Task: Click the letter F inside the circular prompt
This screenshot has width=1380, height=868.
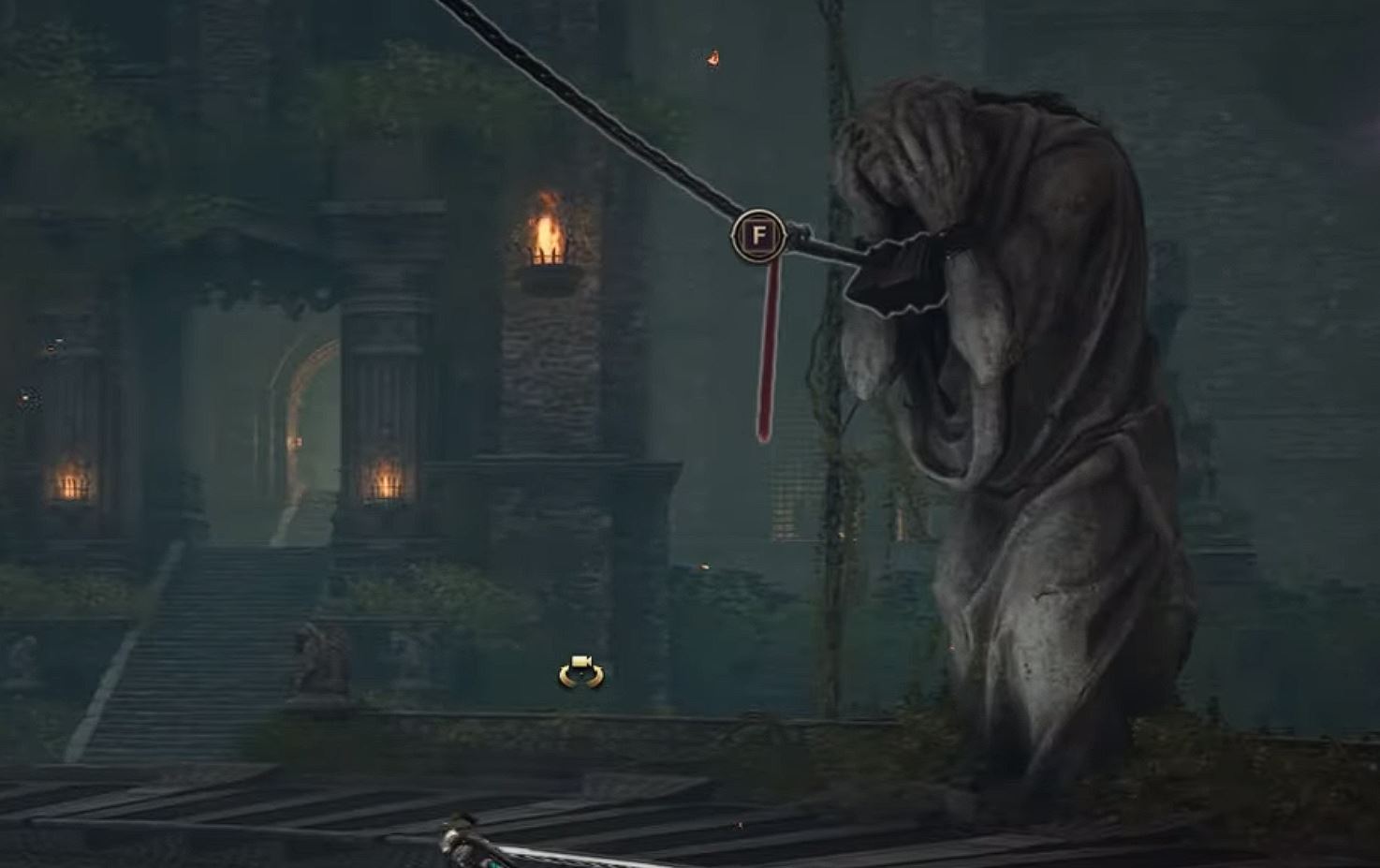Action: point(758,236)
